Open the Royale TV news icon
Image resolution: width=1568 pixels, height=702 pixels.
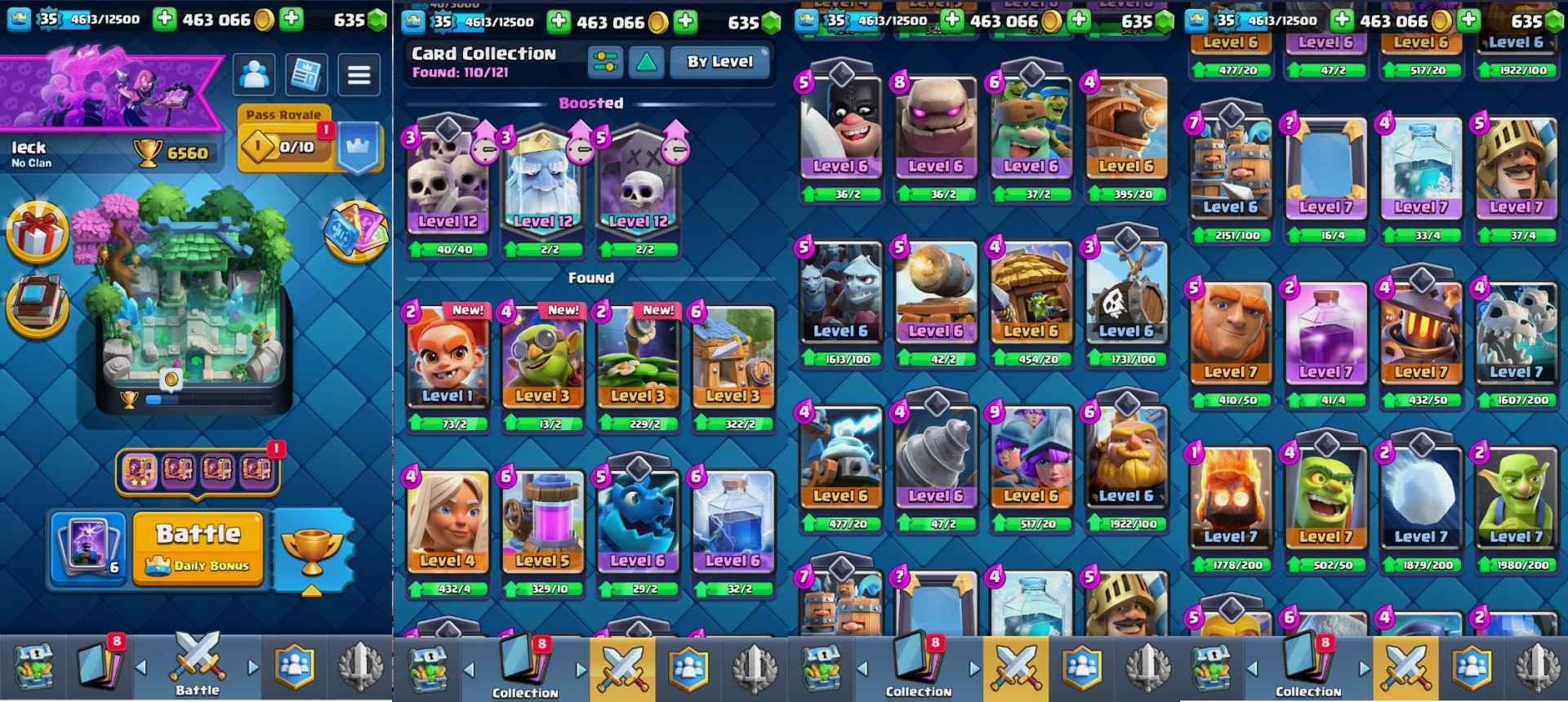coord(307,74)
